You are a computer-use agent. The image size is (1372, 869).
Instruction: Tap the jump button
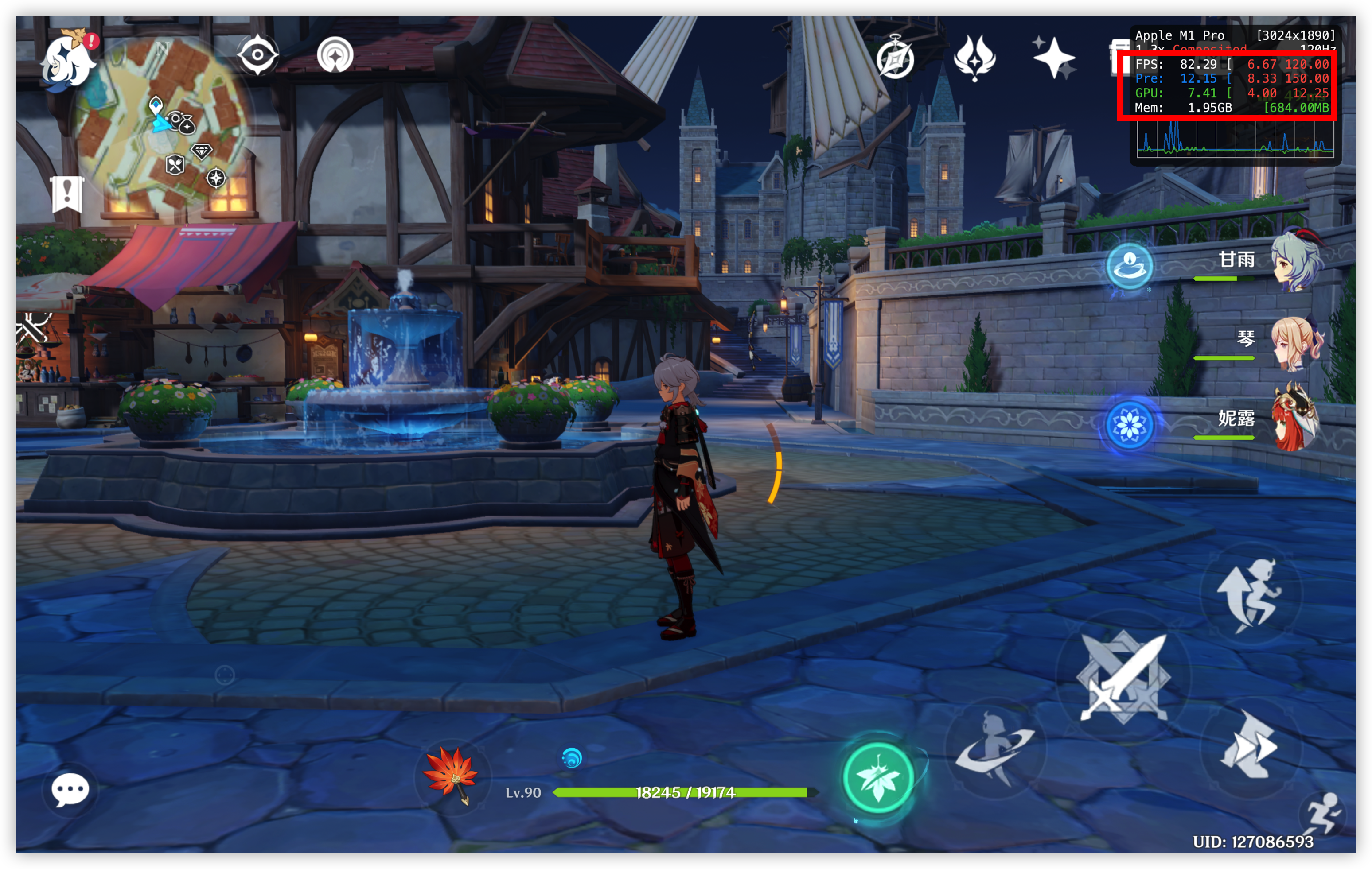(x=1250, y=595)
